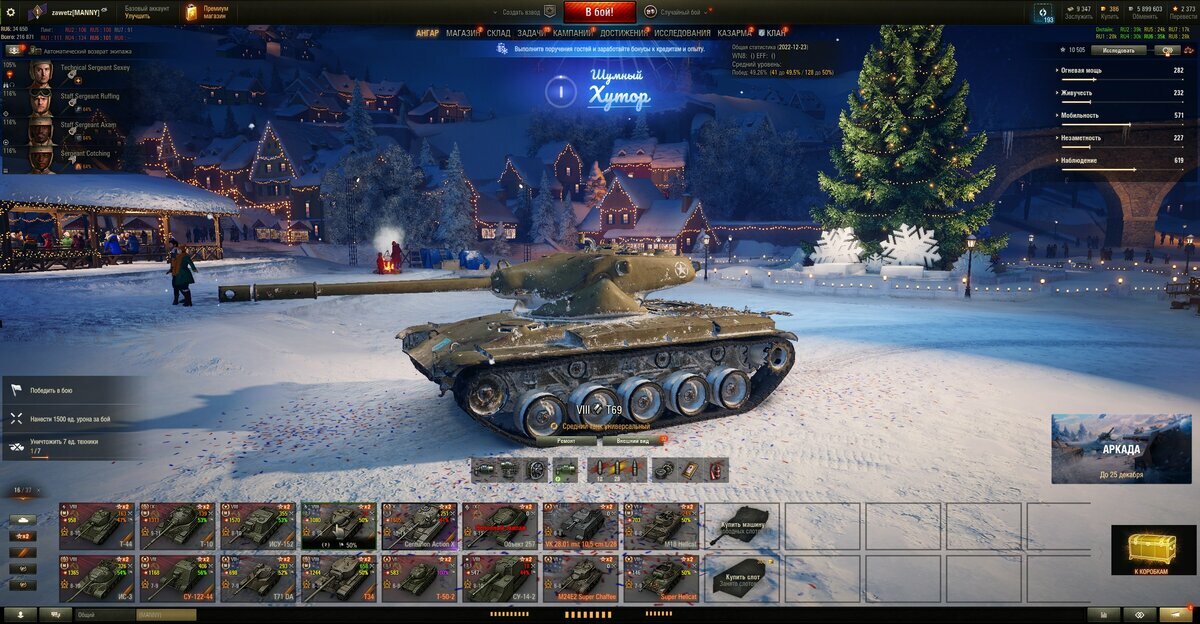Switch to the СКЛАД tab
The height and width of the screenshot is (624, 1200).
point(499,33)
